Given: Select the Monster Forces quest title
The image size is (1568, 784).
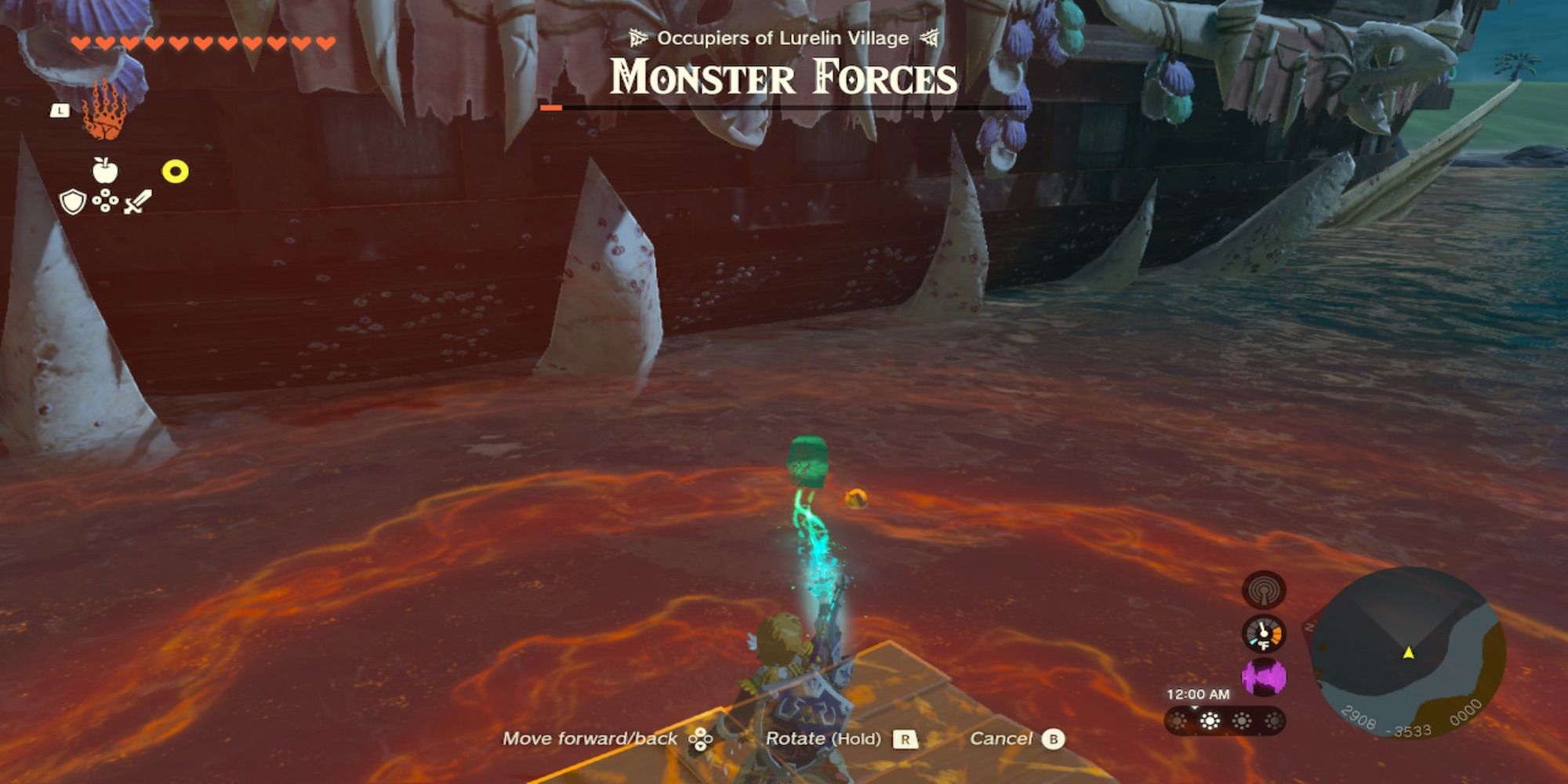Looking at the screenshot, I should 783,76.
